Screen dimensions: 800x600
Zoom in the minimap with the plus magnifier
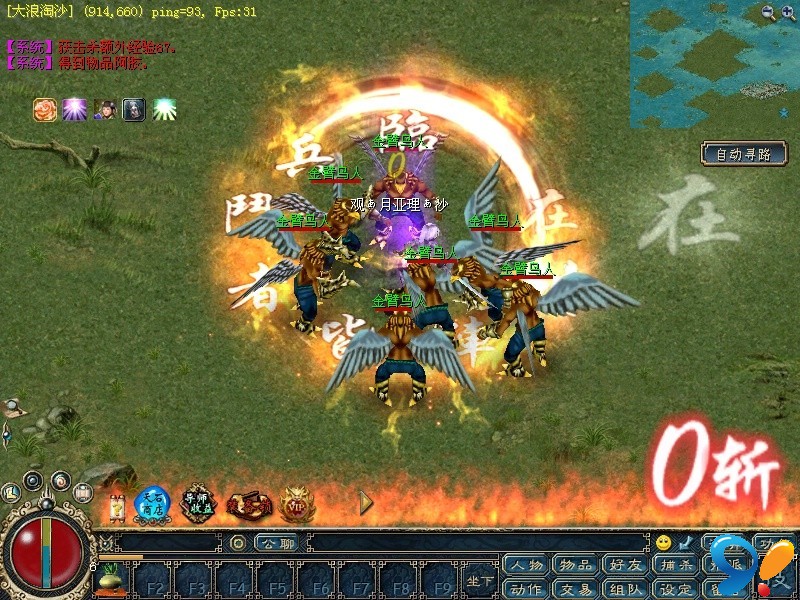788,12
